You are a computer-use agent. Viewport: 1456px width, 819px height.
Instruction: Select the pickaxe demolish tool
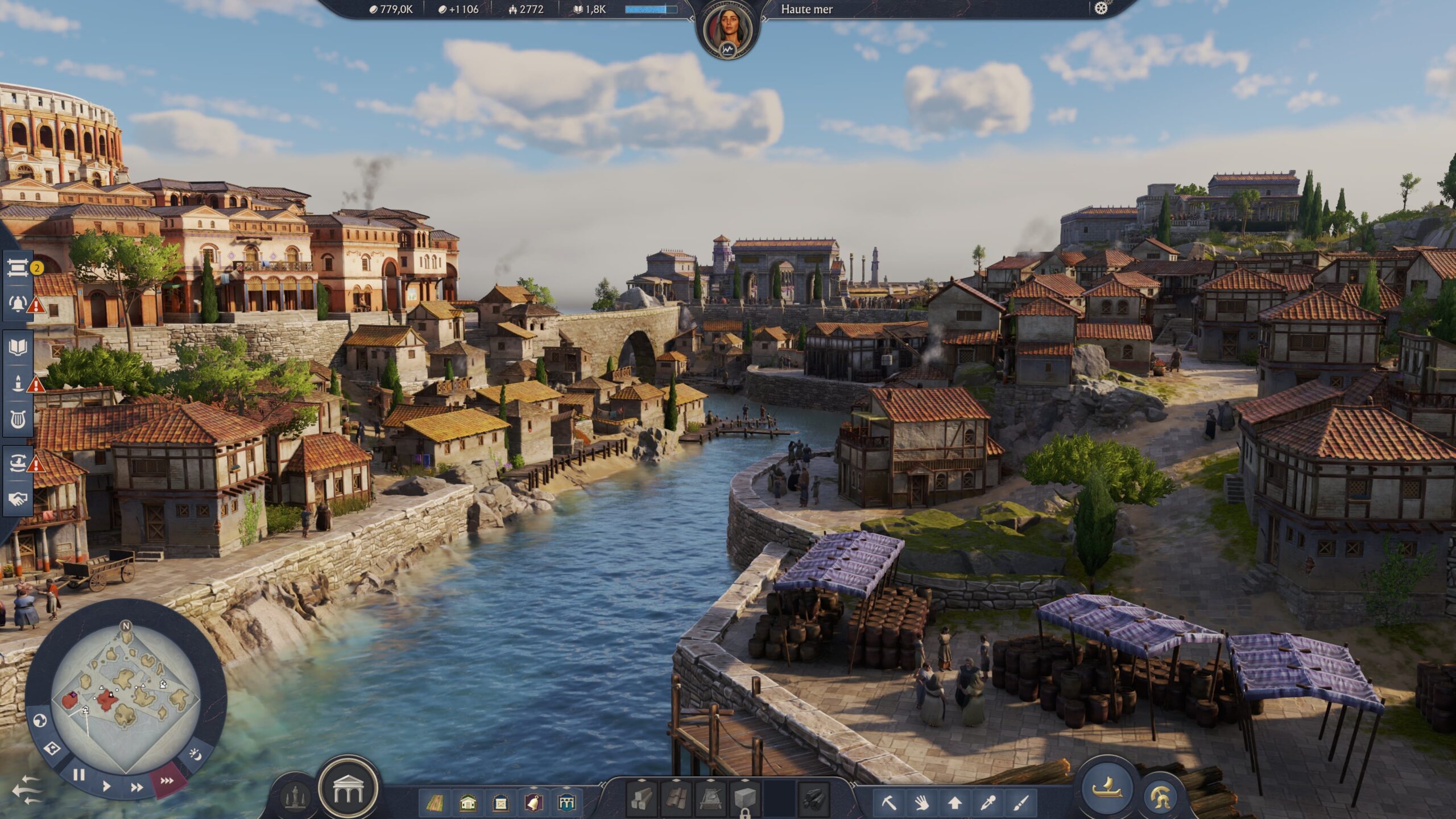click(x=888, y=803)
